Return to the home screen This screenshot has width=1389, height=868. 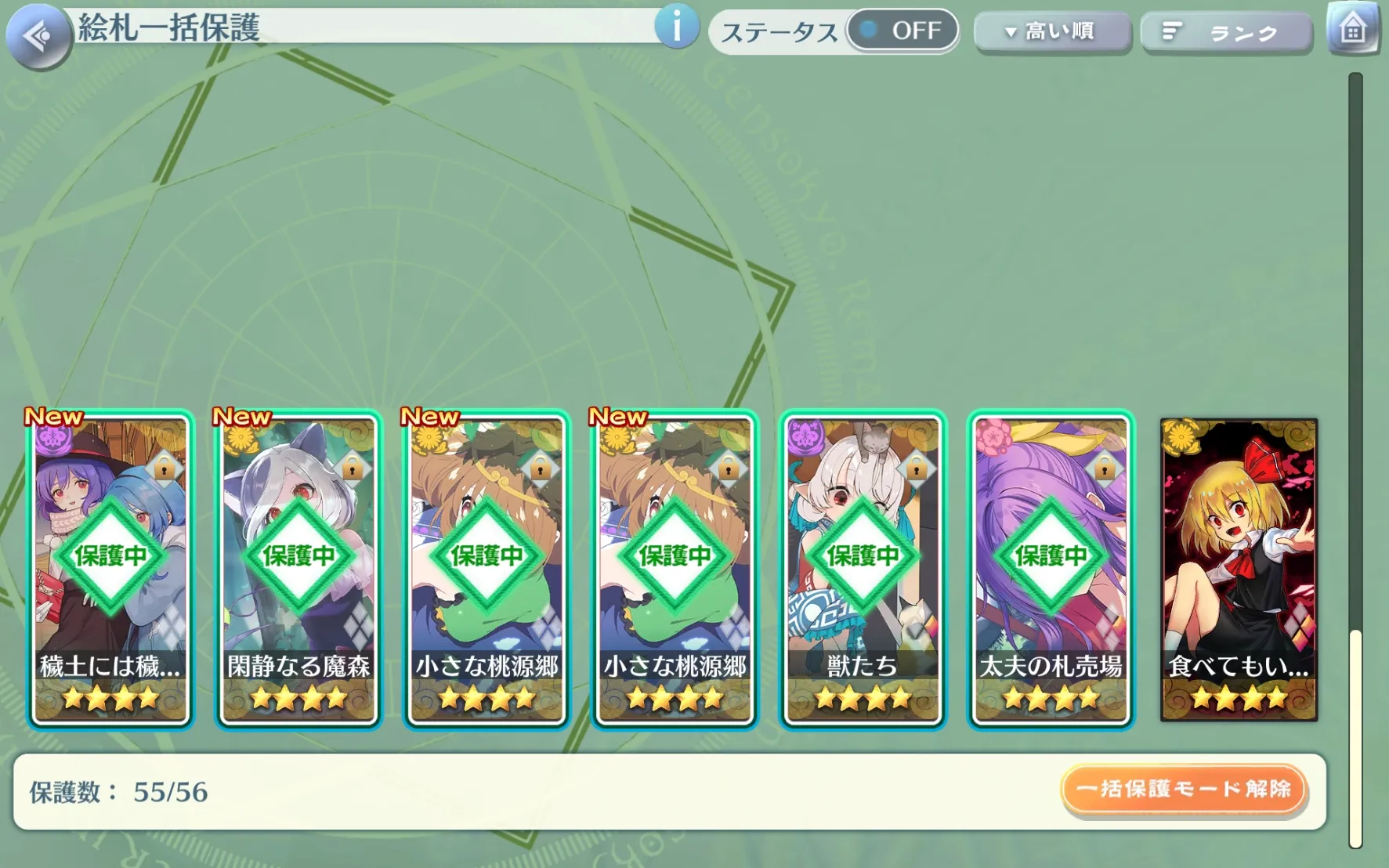pos(1352,29)
